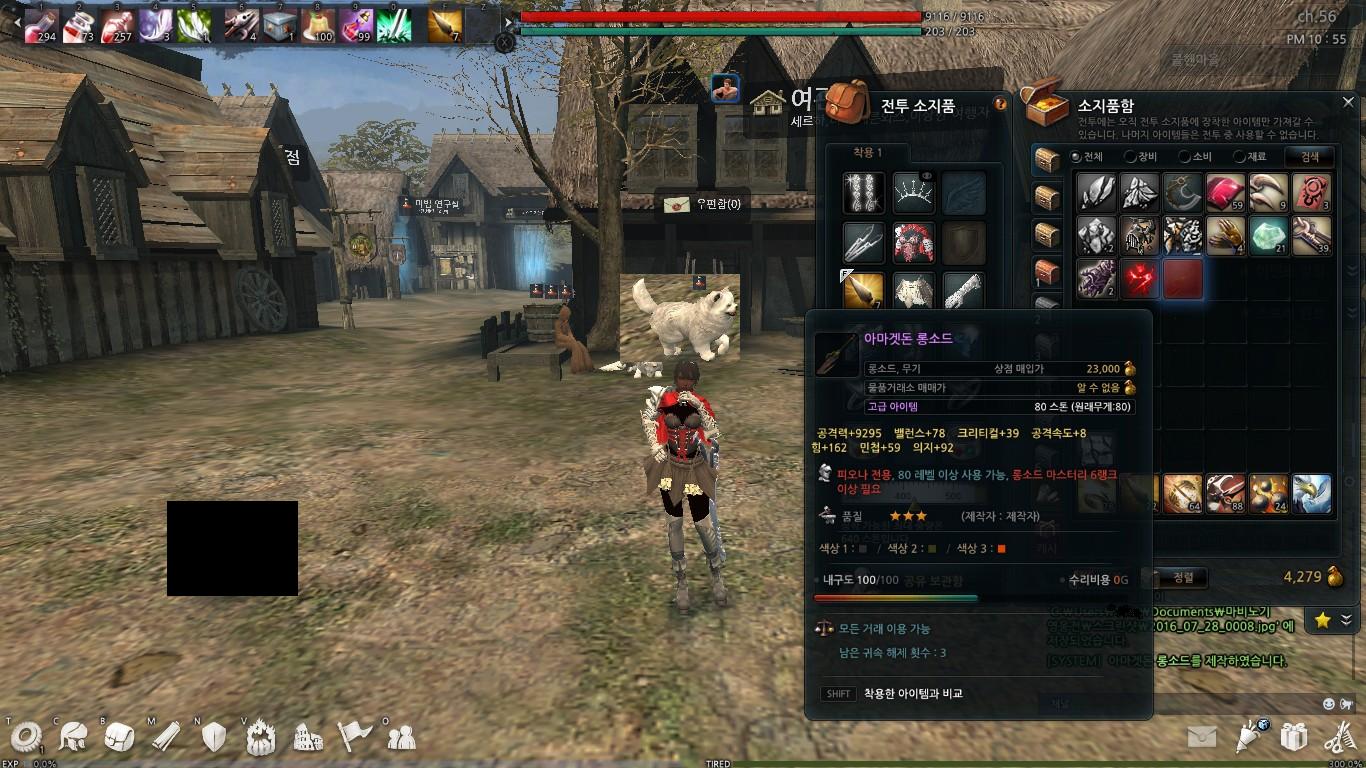1366x768 pixels.
Task: Click the gold star favorites button
Action: tap(1322, 621)
